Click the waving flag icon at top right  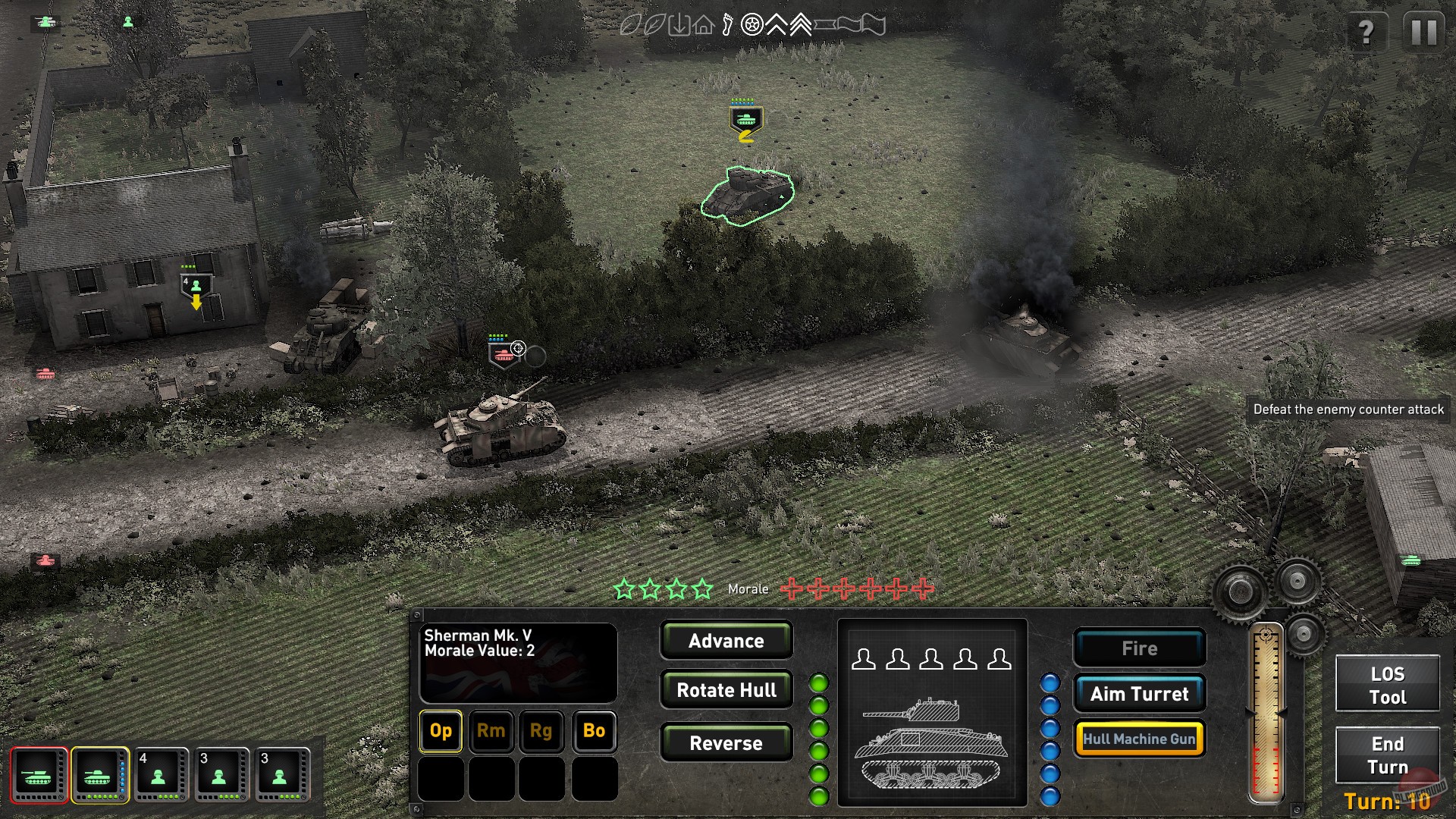[872, 25]
